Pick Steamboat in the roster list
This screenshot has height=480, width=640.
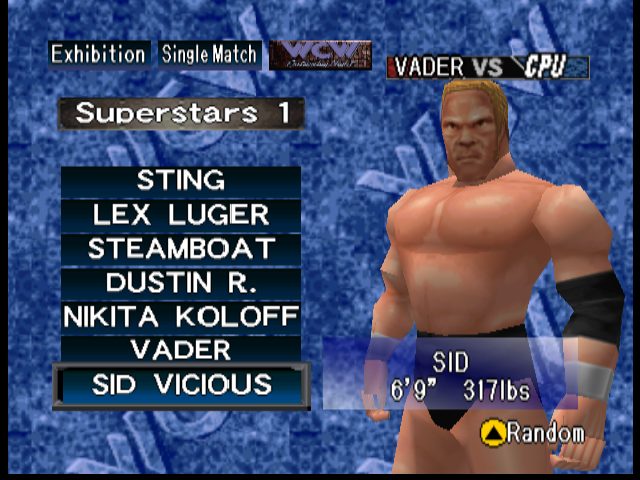(181, 249)
